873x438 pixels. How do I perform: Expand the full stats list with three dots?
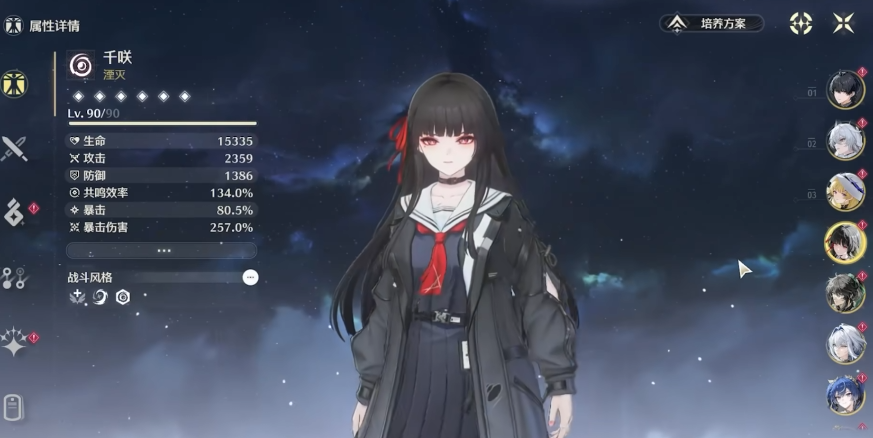pos(161,250)
